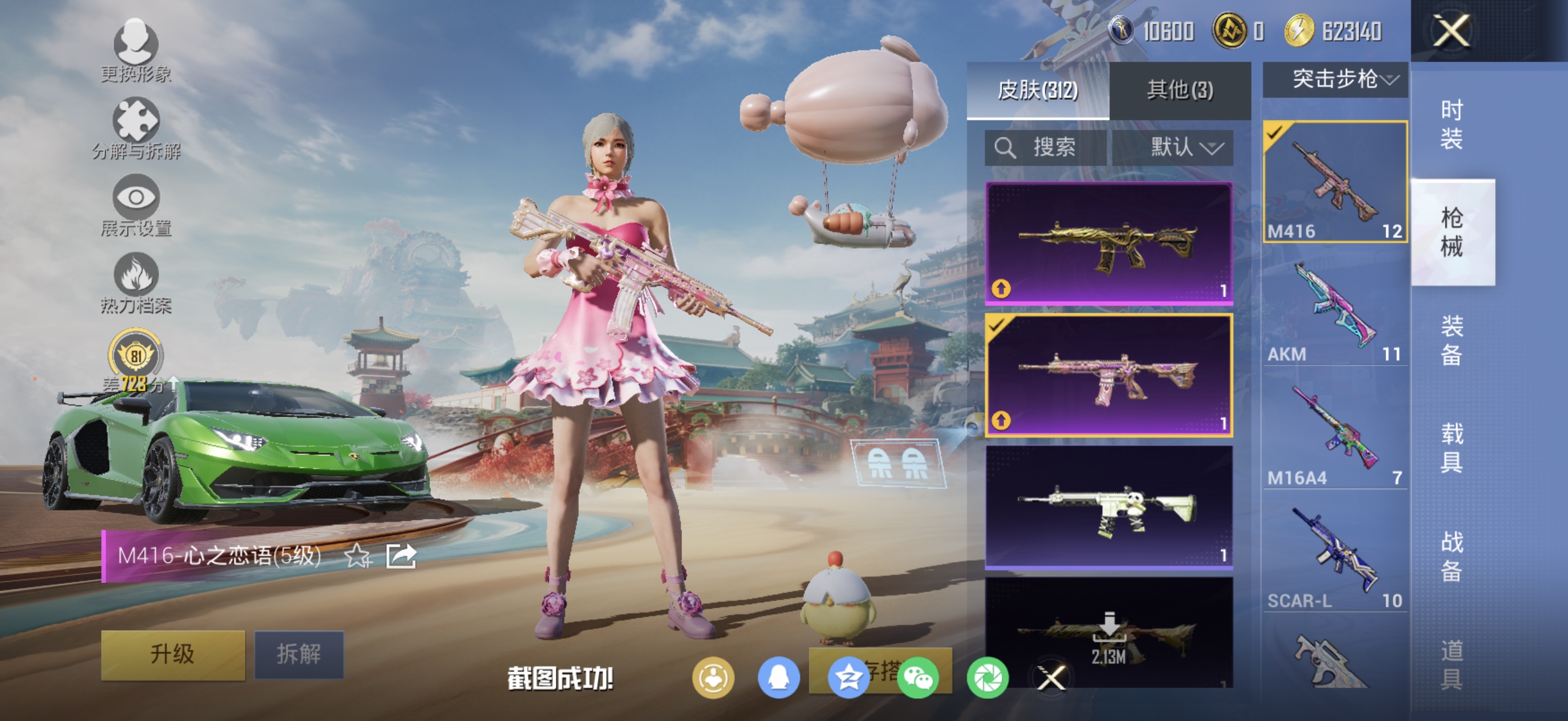Open the 默认 sort dropdown
This screenshot has height=721, width=1568.
click(1172, 147)
